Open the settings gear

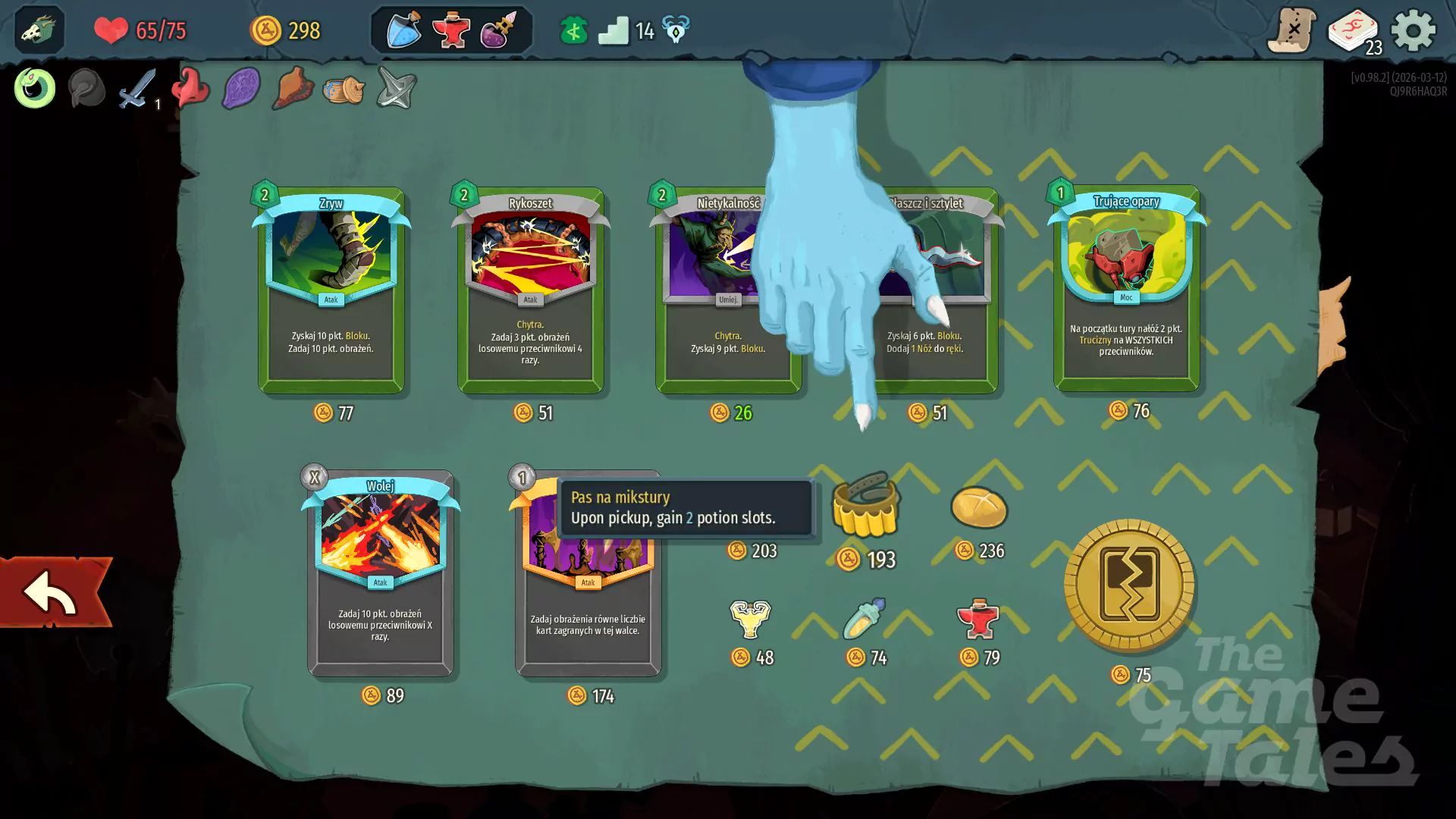click(x=1413, y=30)
